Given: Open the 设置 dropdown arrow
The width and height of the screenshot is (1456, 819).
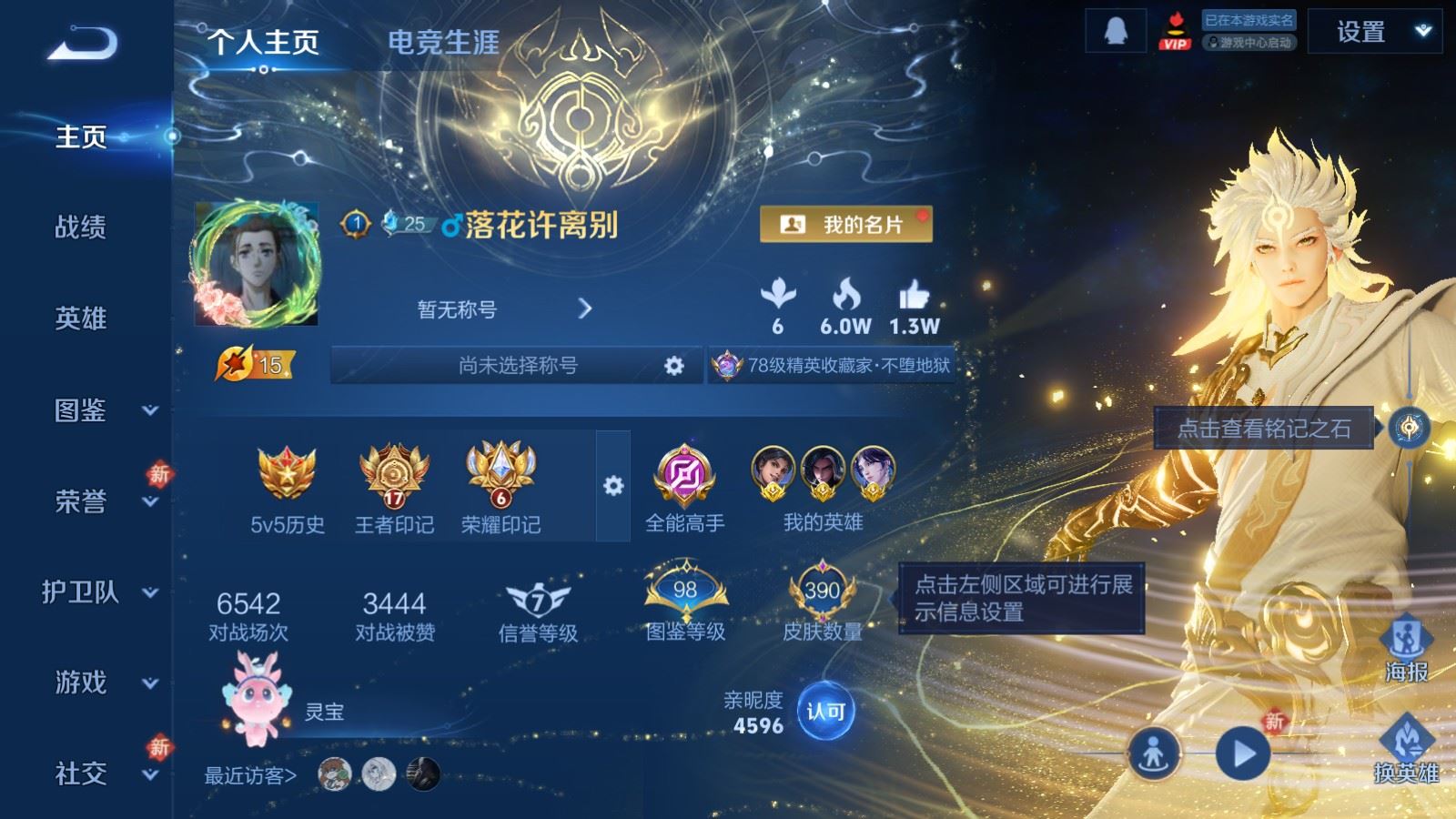Looking at the screenshot, I should tap(1422, 30).
